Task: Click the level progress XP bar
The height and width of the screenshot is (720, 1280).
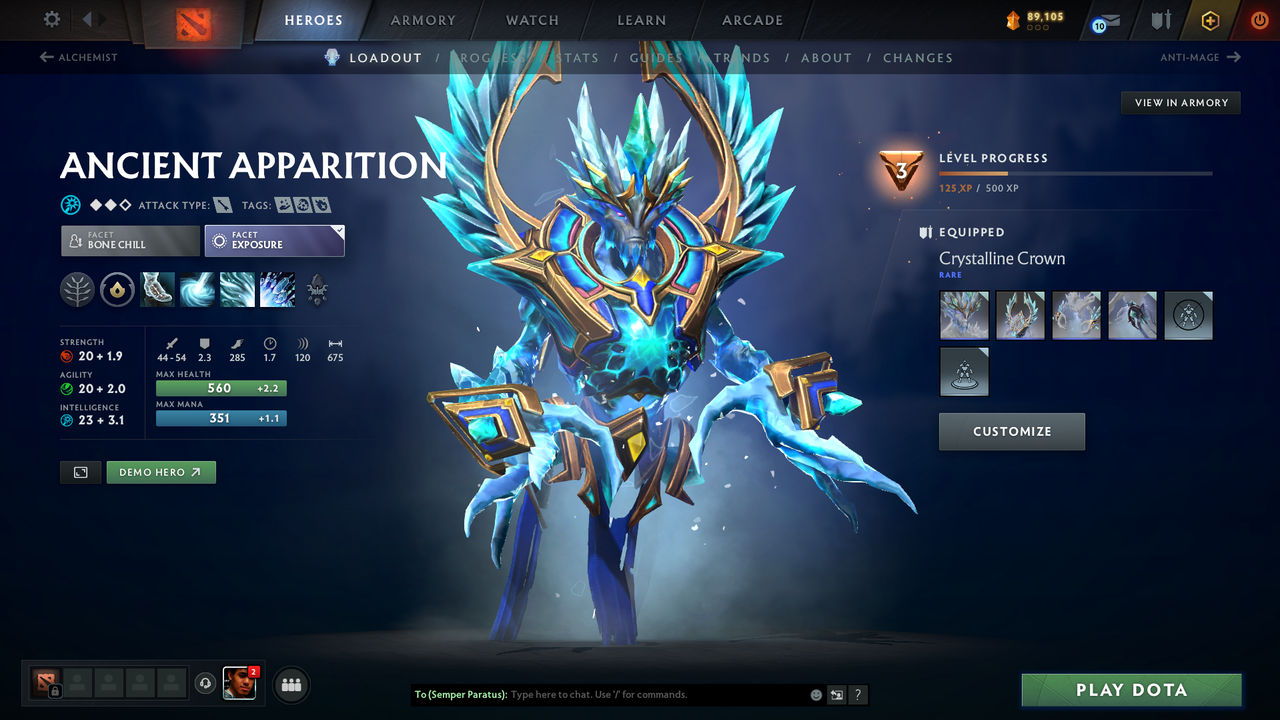Action: click(1076, 172)
